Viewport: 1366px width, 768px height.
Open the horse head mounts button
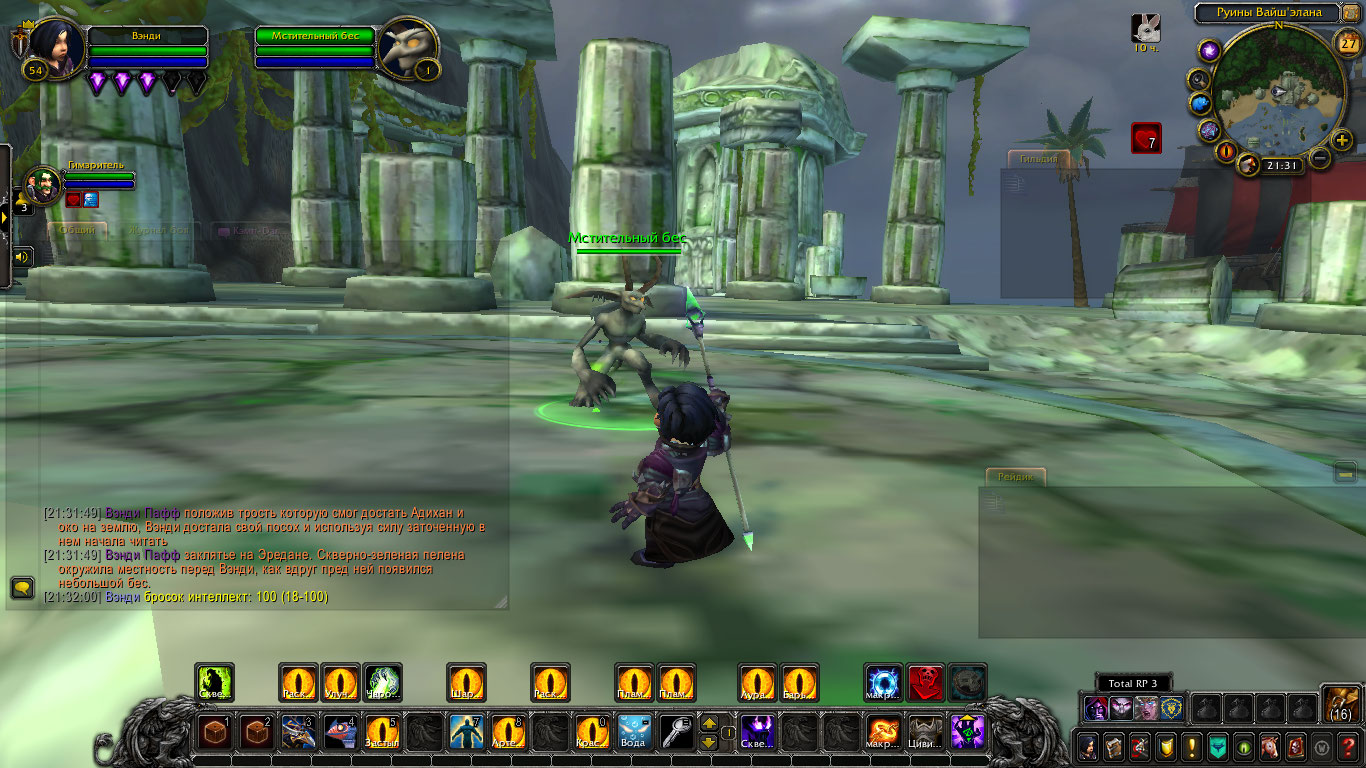tap(1269, 746)
